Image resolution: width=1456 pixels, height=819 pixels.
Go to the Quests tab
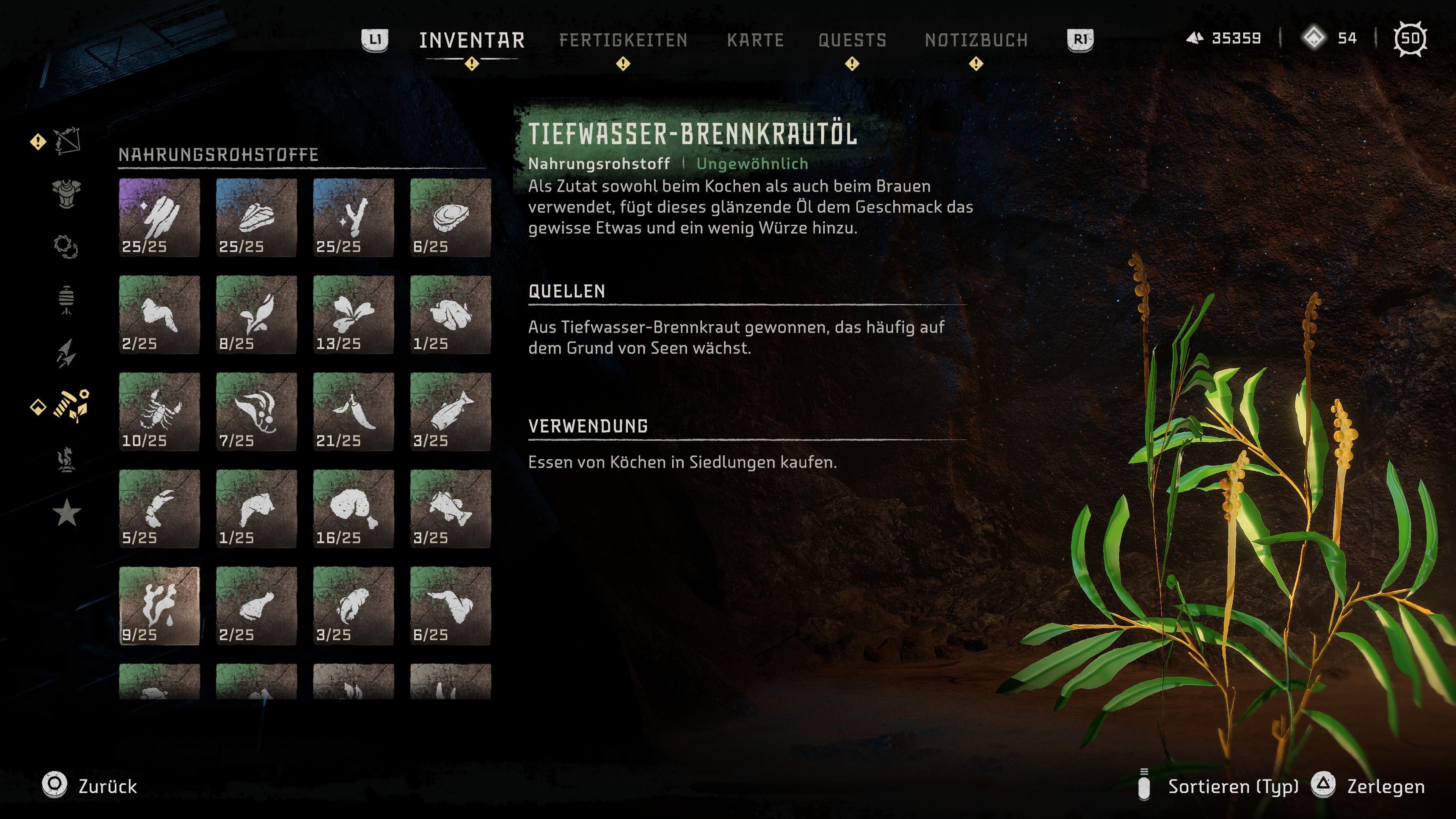click(x=852, y=40)
